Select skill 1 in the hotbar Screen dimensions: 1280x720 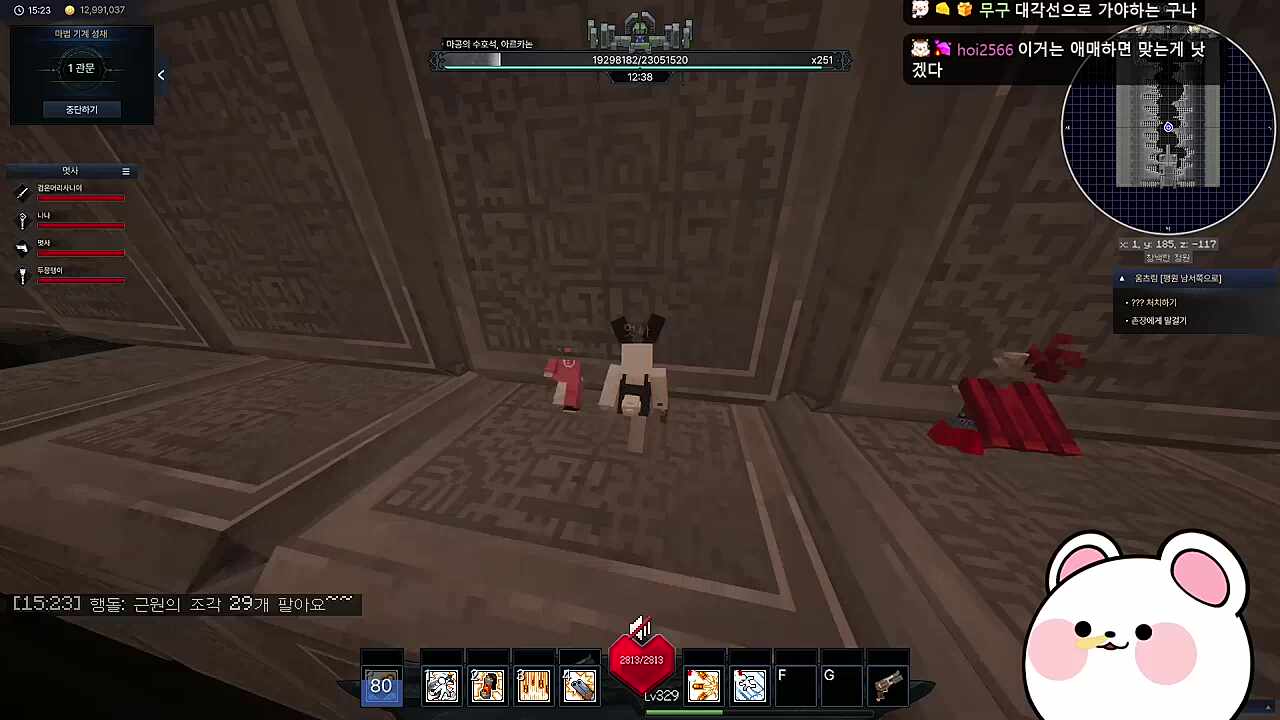(x=442, y=684)
